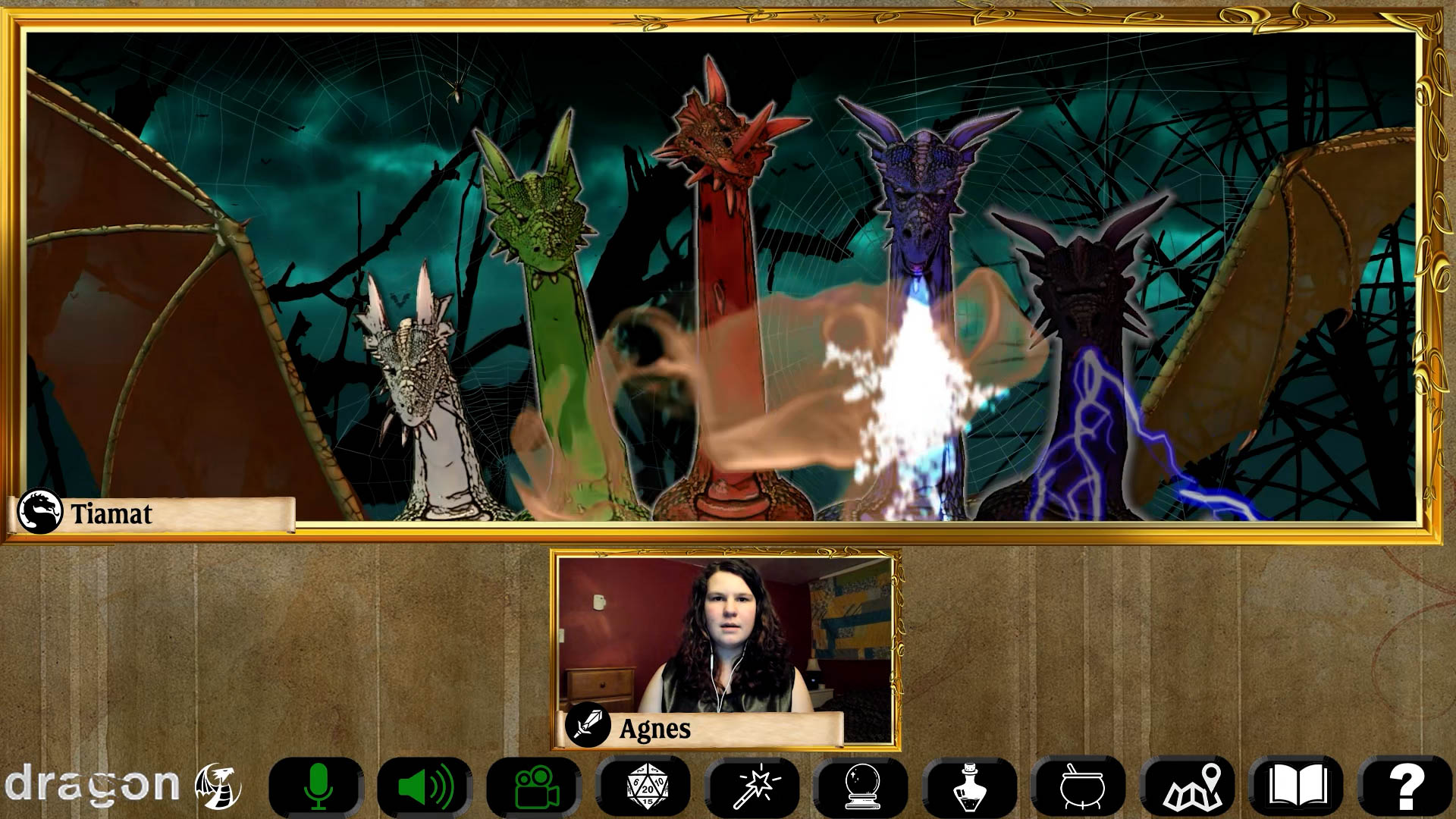
Task: Open the cauldron icon
Action: [1080, 786]
